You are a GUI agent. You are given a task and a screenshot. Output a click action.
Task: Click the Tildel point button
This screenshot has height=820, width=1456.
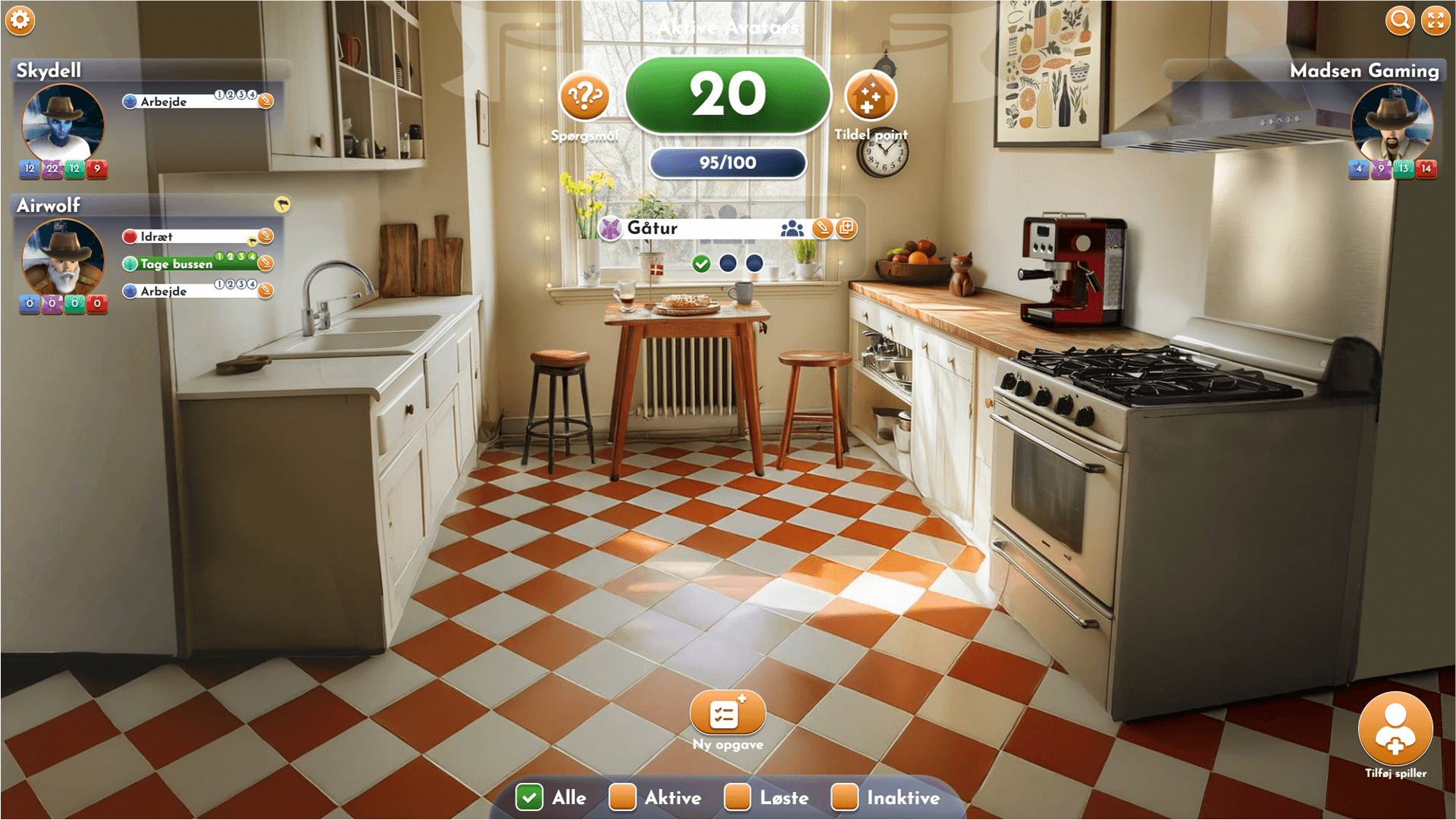870,97
